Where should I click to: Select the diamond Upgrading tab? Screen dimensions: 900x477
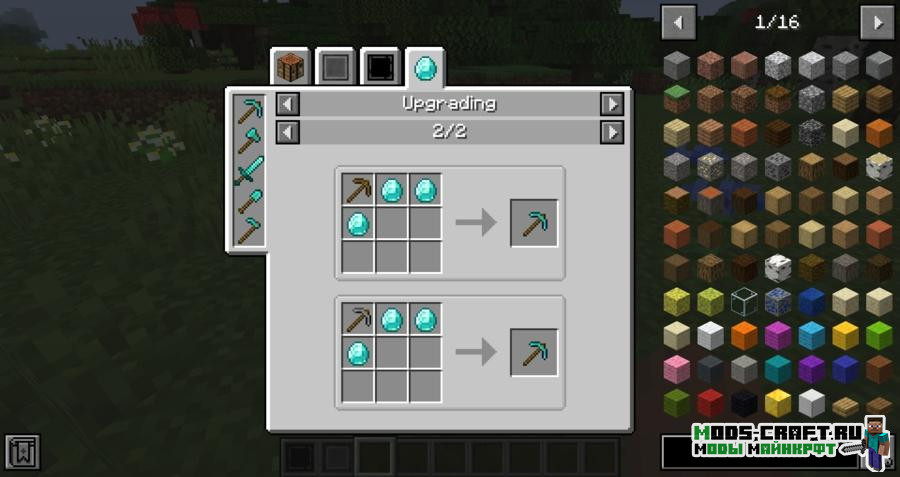[426, 68]
